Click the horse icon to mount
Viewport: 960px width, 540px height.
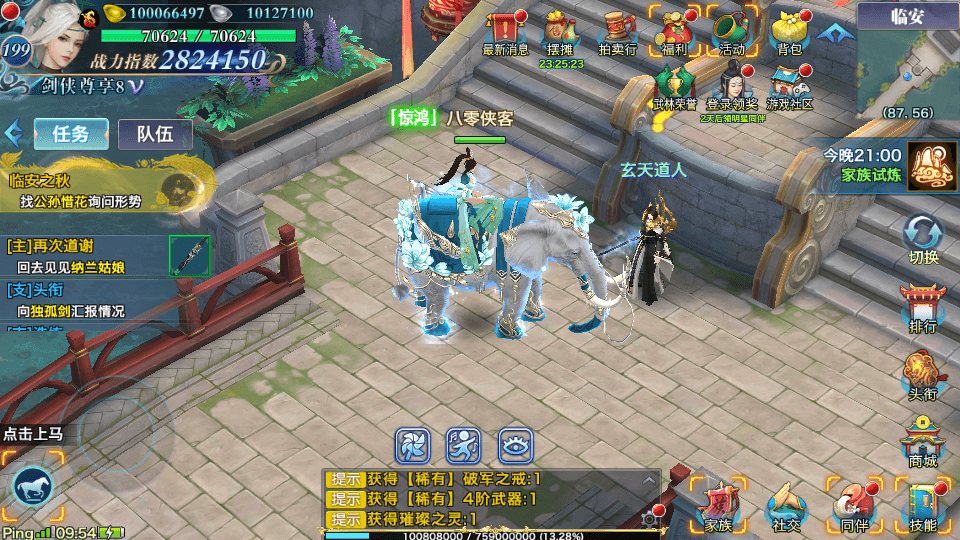32,487
